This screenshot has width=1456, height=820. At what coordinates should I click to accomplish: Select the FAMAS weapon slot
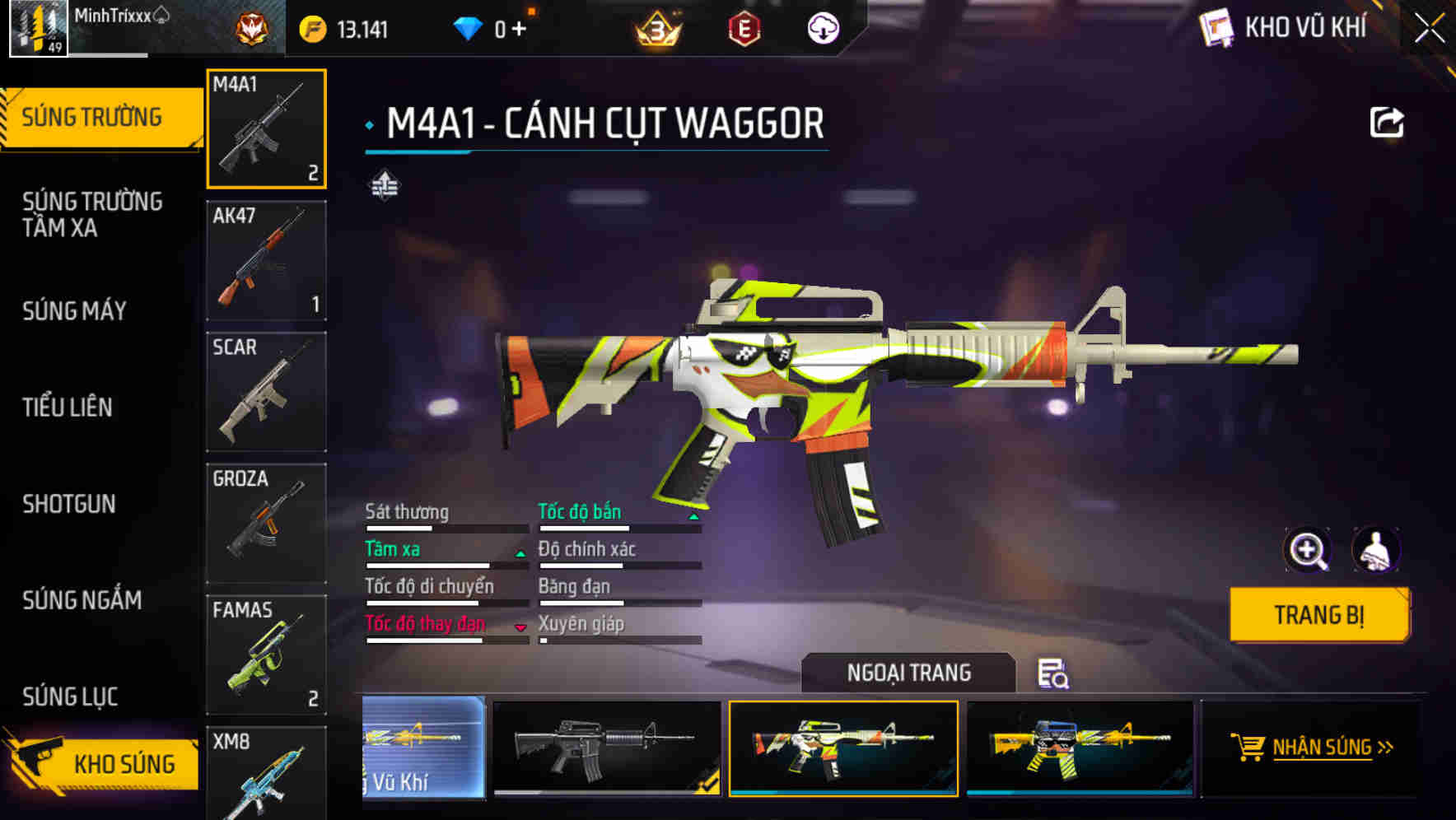tap(266, 655)
